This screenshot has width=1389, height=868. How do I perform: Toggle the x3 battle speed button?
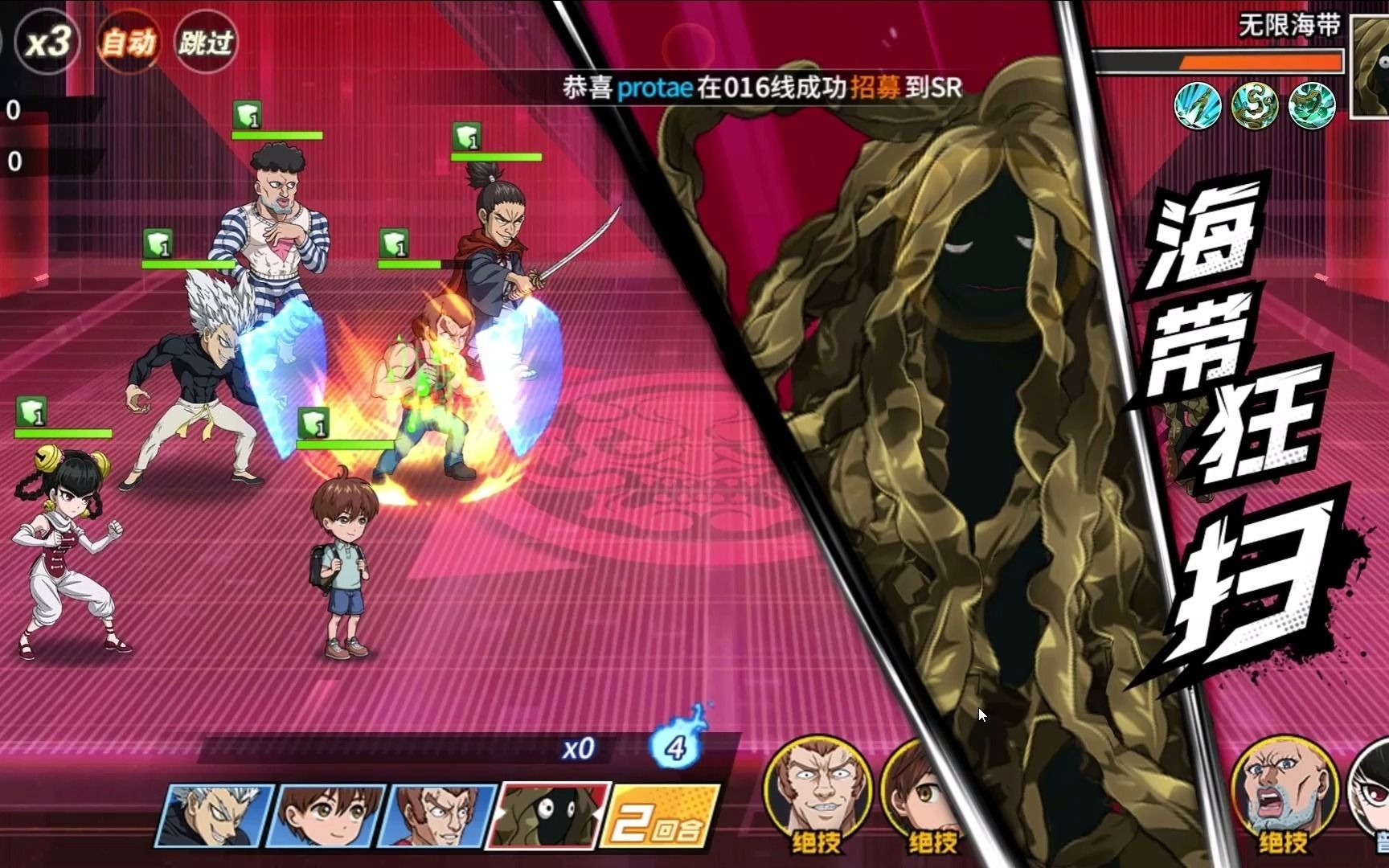pos(48,41)
